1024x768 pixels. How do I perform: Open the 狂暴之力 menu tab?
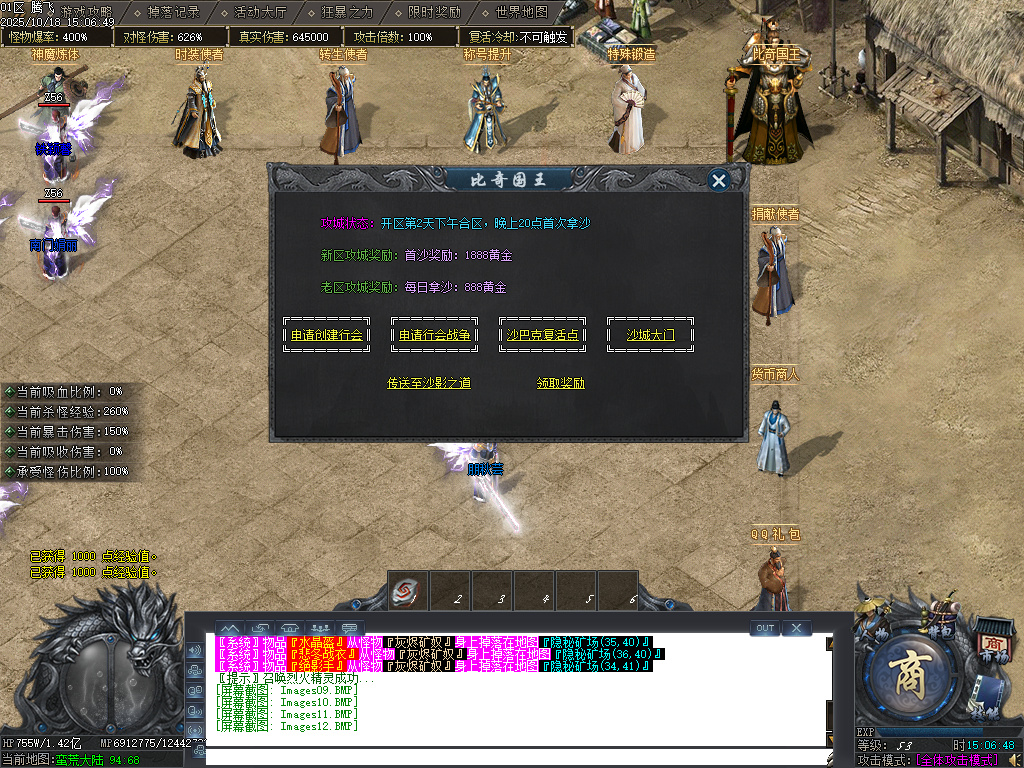[347, 13]
